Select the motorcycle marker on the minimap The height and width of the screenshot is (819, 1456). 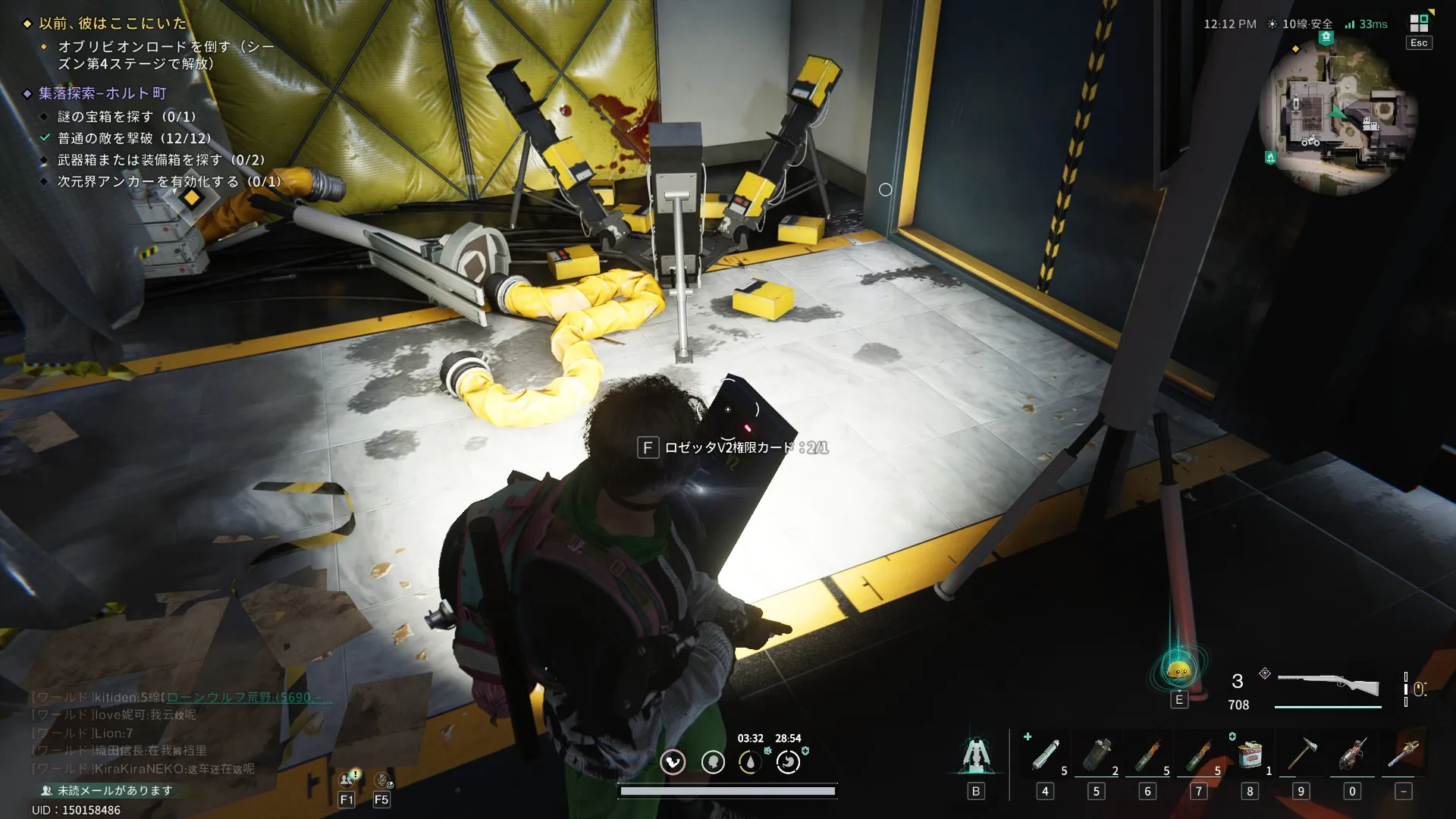click(x=1310, y=141)
